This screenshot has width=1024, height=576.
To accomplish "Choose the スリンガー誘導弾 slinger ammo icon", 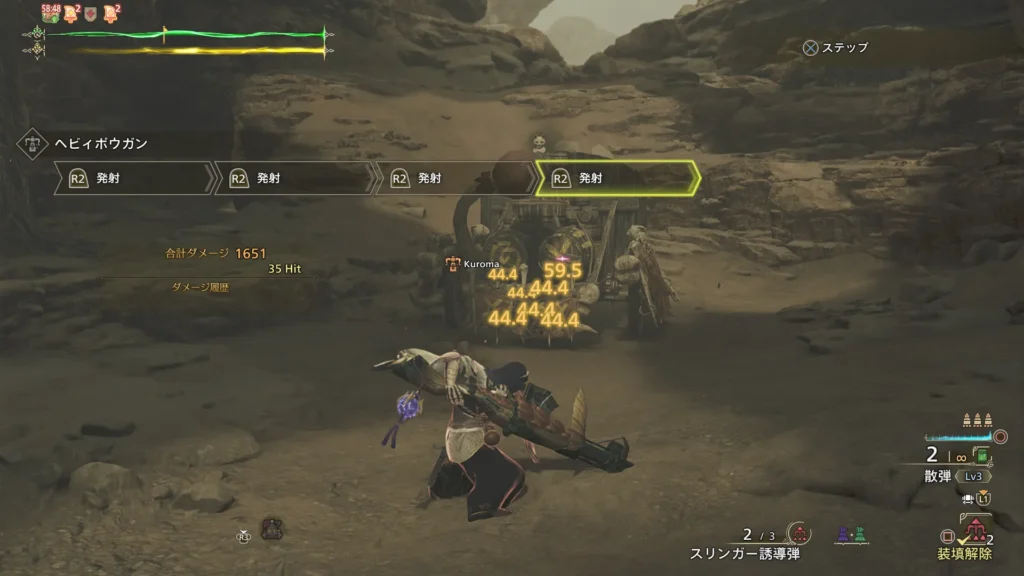I will (798, 534).
